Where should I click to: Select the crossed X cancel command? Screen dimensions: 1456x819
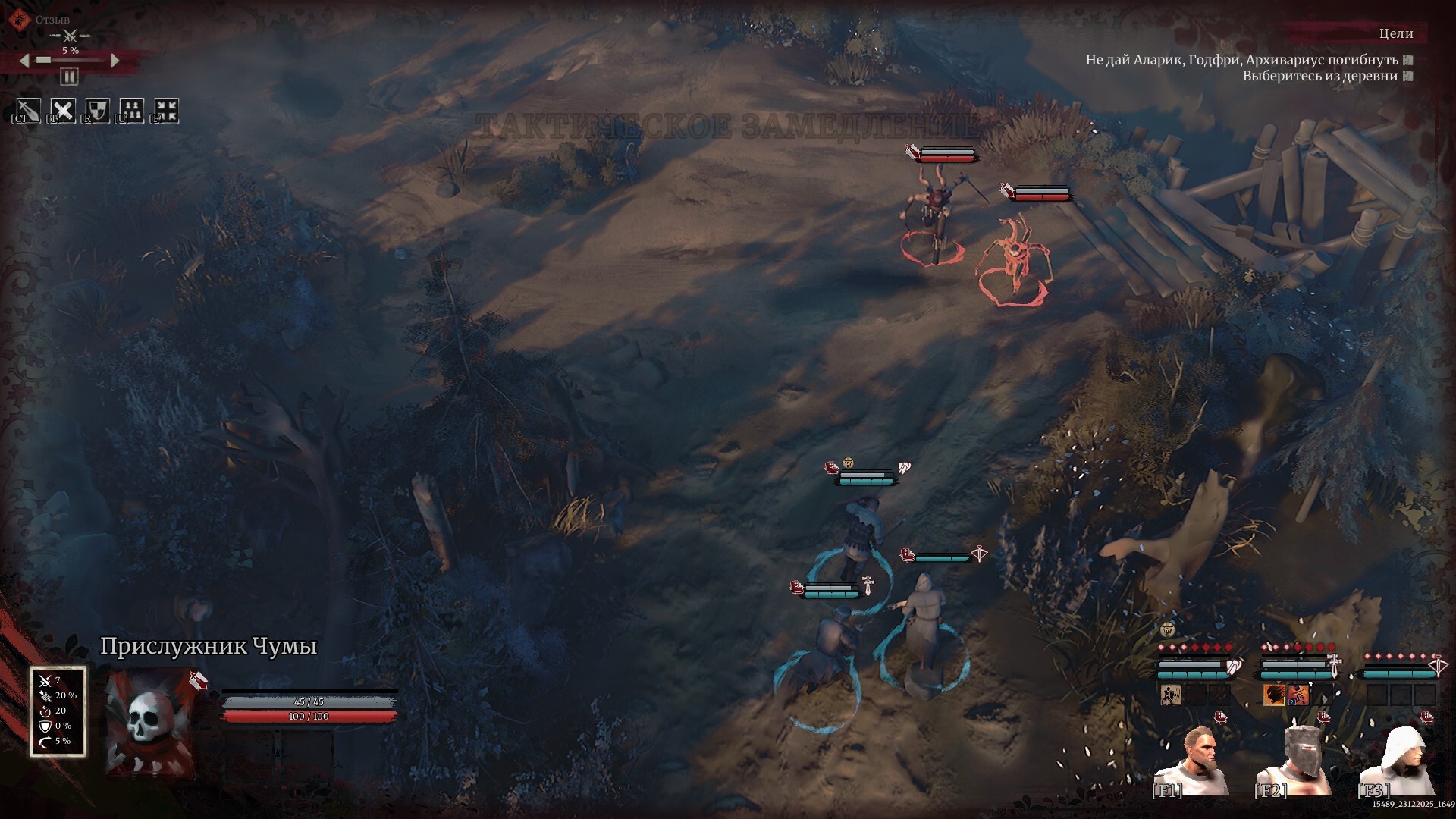coord(63,111)
